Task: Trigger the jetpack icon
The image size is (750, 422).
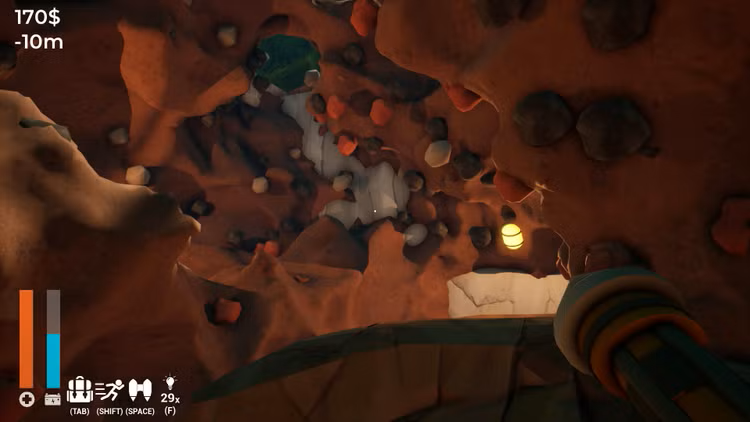Action: tap(140, 390)
